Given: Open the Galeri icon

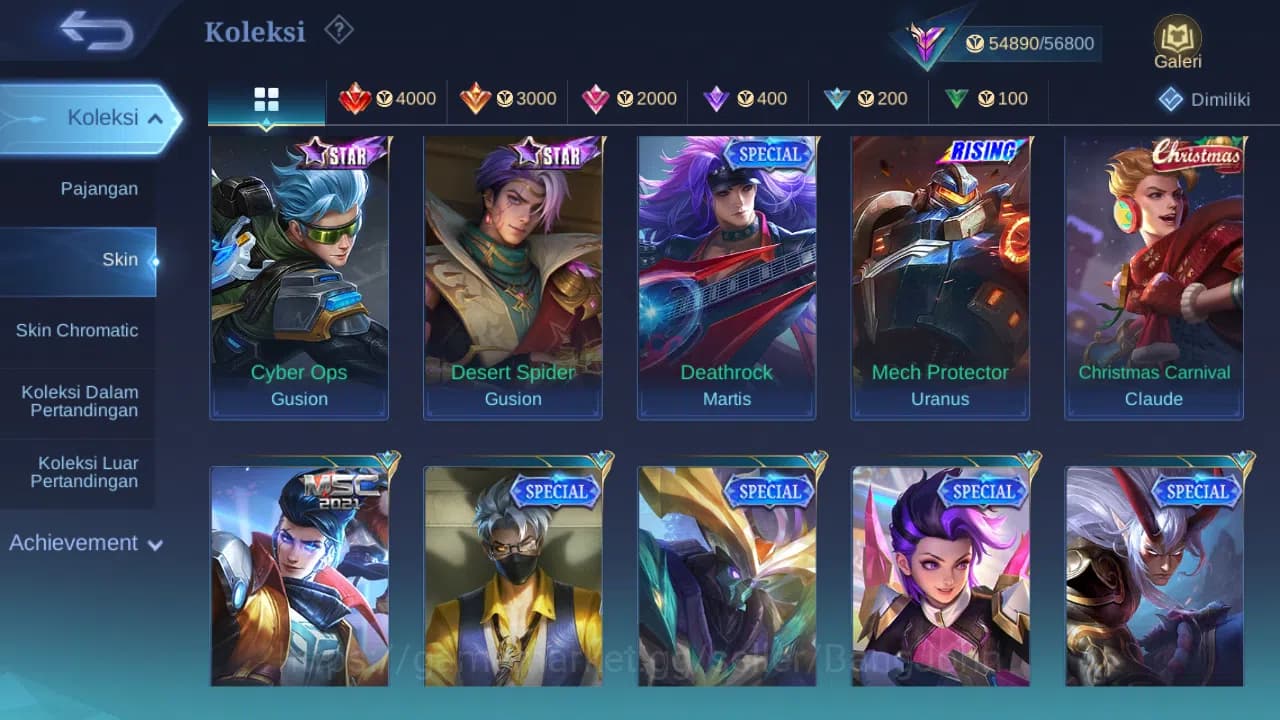Looking at the screenshot, I should 1176,38.
